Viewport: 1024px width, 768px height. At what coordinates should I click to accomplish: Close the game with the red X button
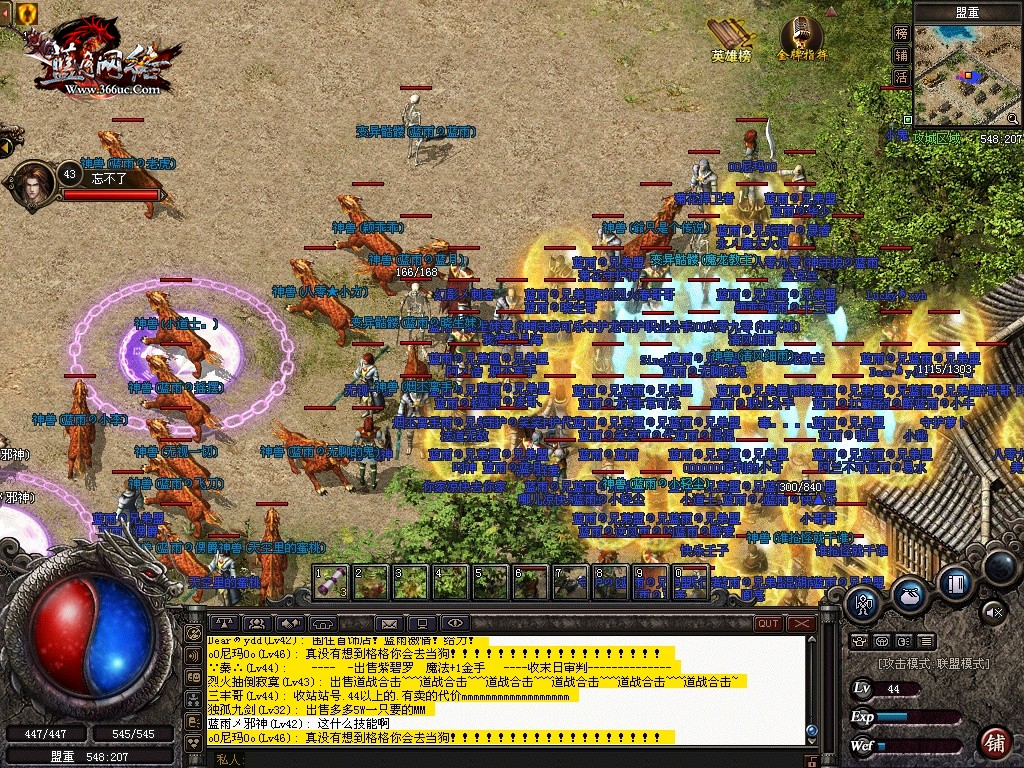pos(801,624)
